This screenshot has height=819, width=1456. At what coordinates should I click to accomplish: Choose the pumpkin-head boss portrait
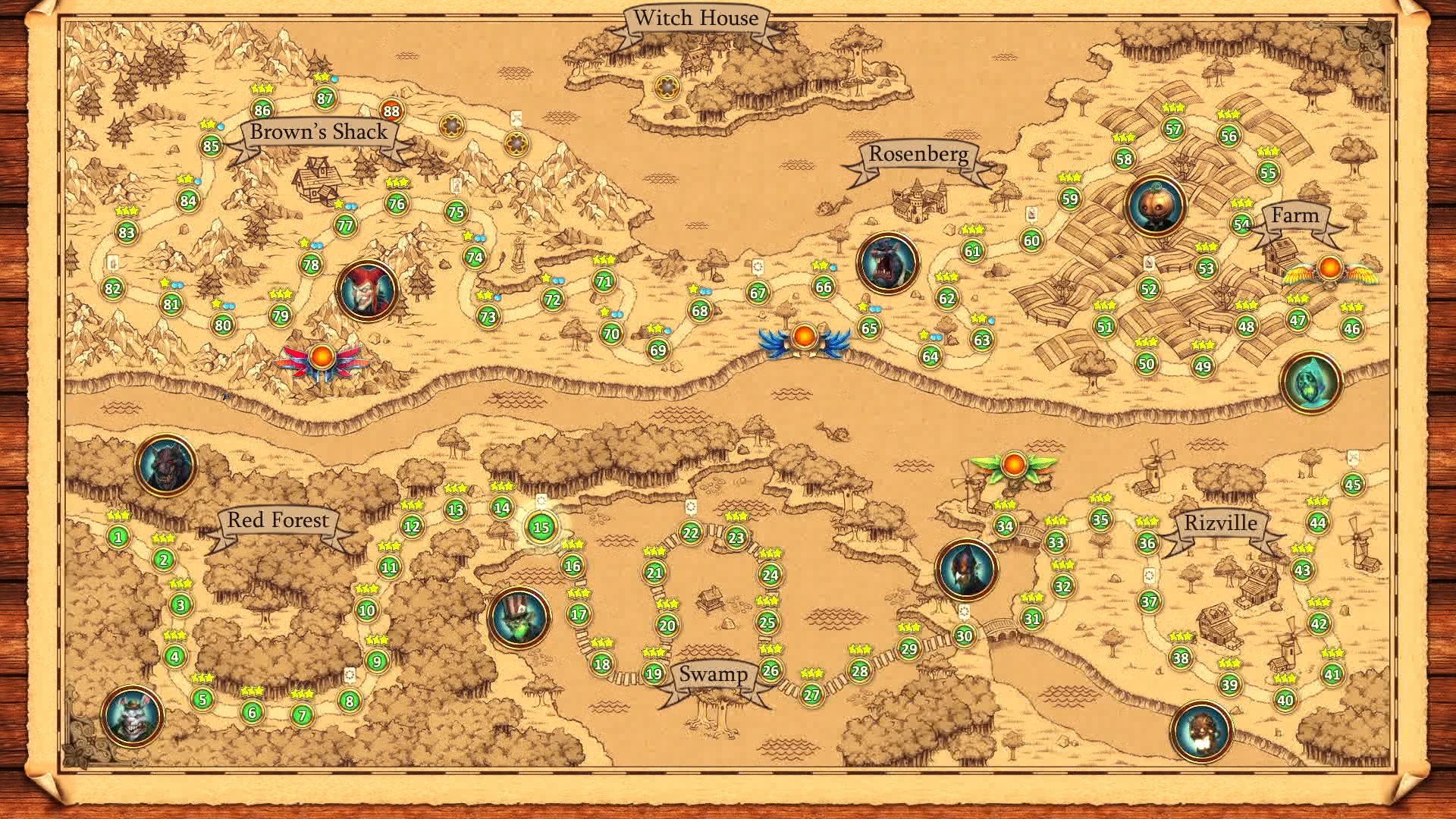tap(1156, 206)
